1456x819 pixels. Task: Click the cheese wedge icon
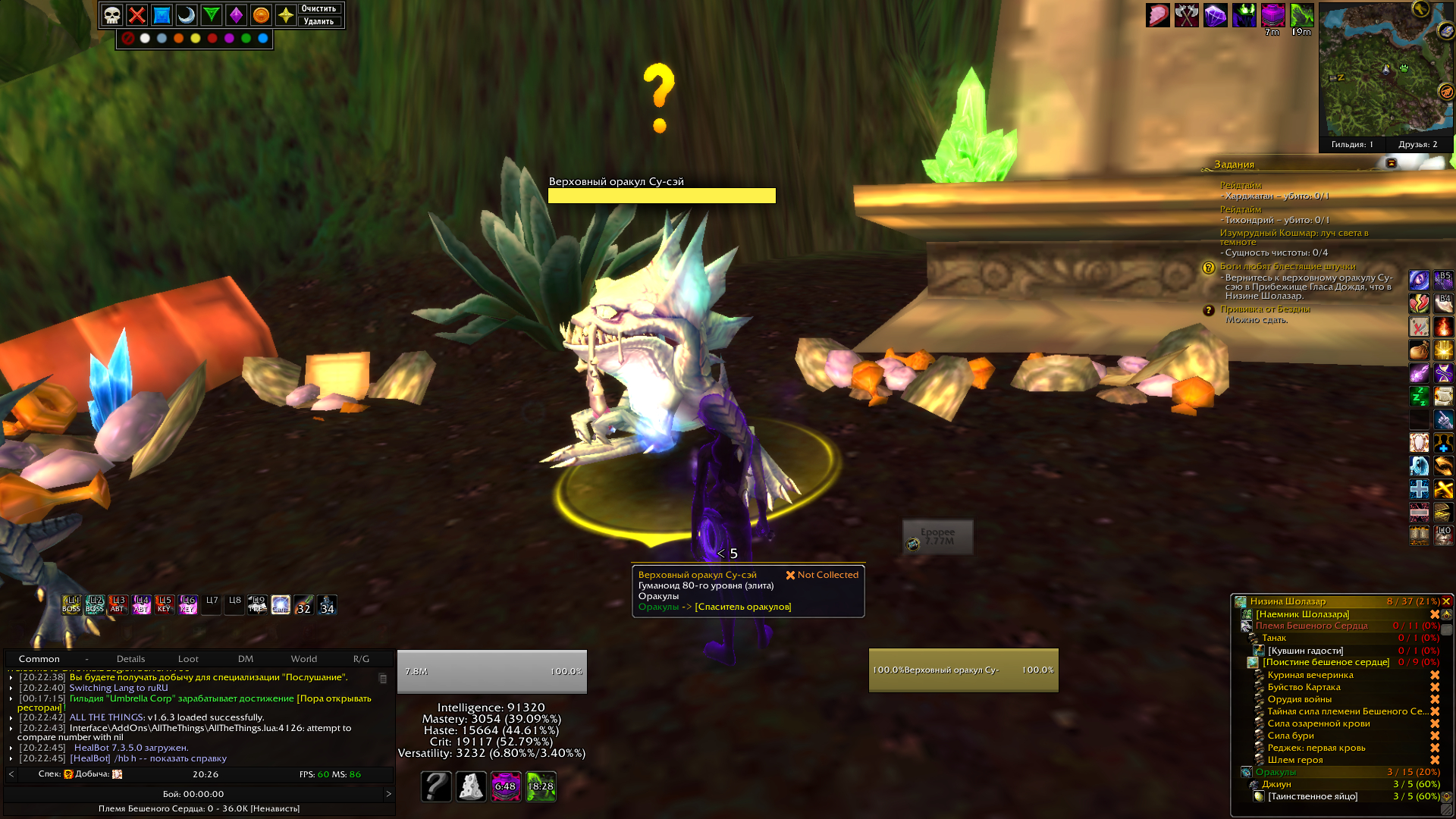pyautogui.click(x=471, y=786)
